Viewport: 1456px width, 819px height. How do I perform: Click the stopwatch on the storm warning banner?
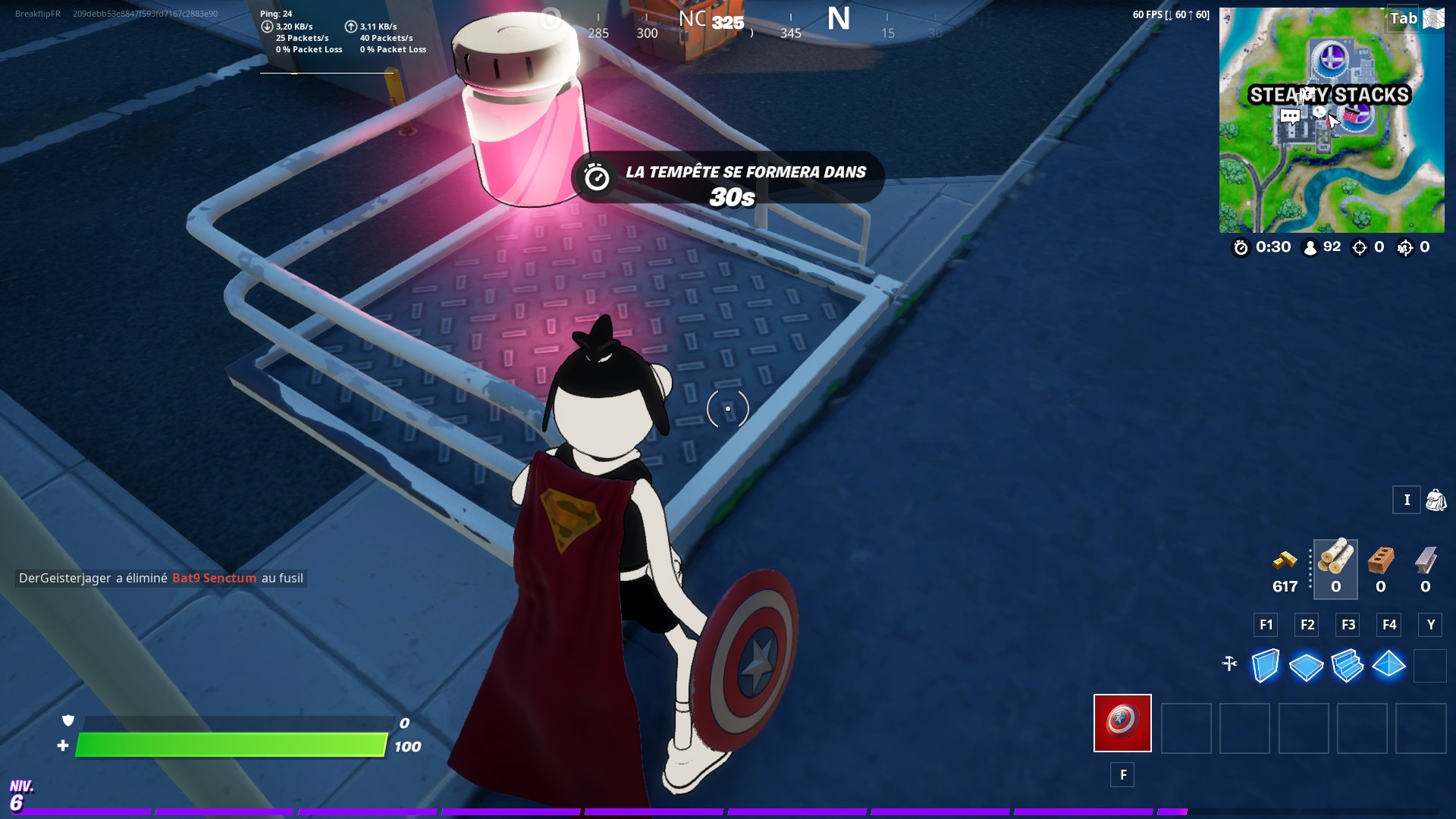pos(596,177)
